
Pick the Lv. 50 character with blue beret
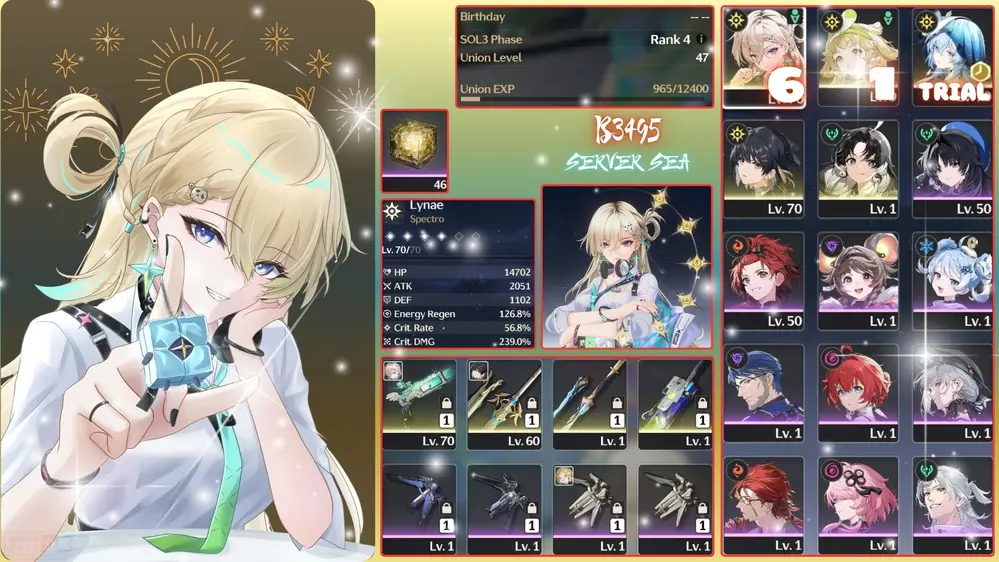pyautogui.click(x=952, y=169)
